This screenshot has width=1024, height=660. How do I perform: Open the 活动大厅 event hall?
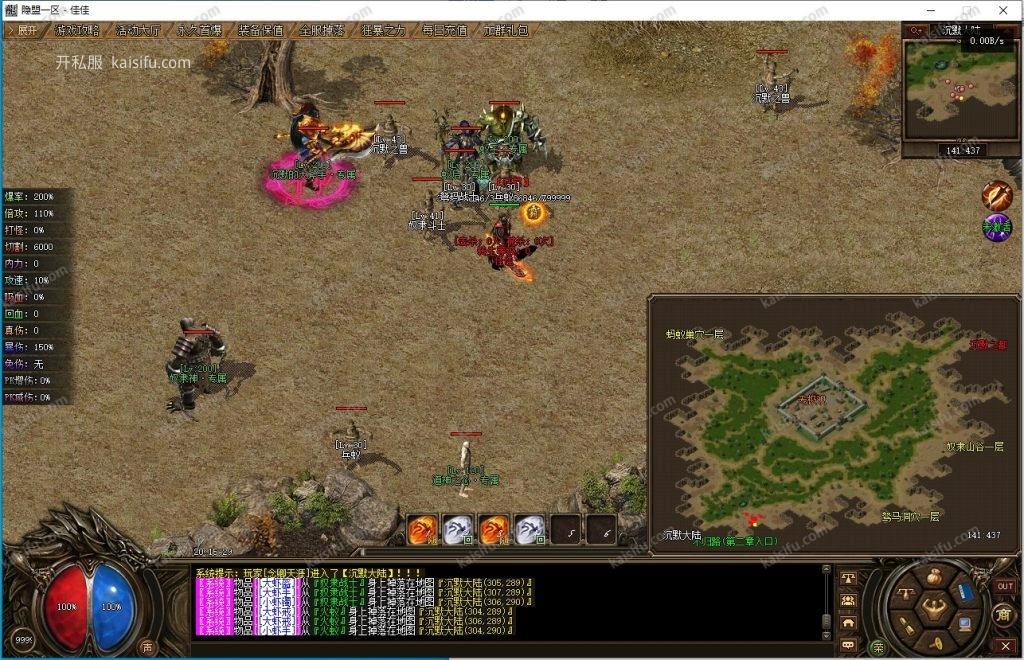tap(137, 30)
